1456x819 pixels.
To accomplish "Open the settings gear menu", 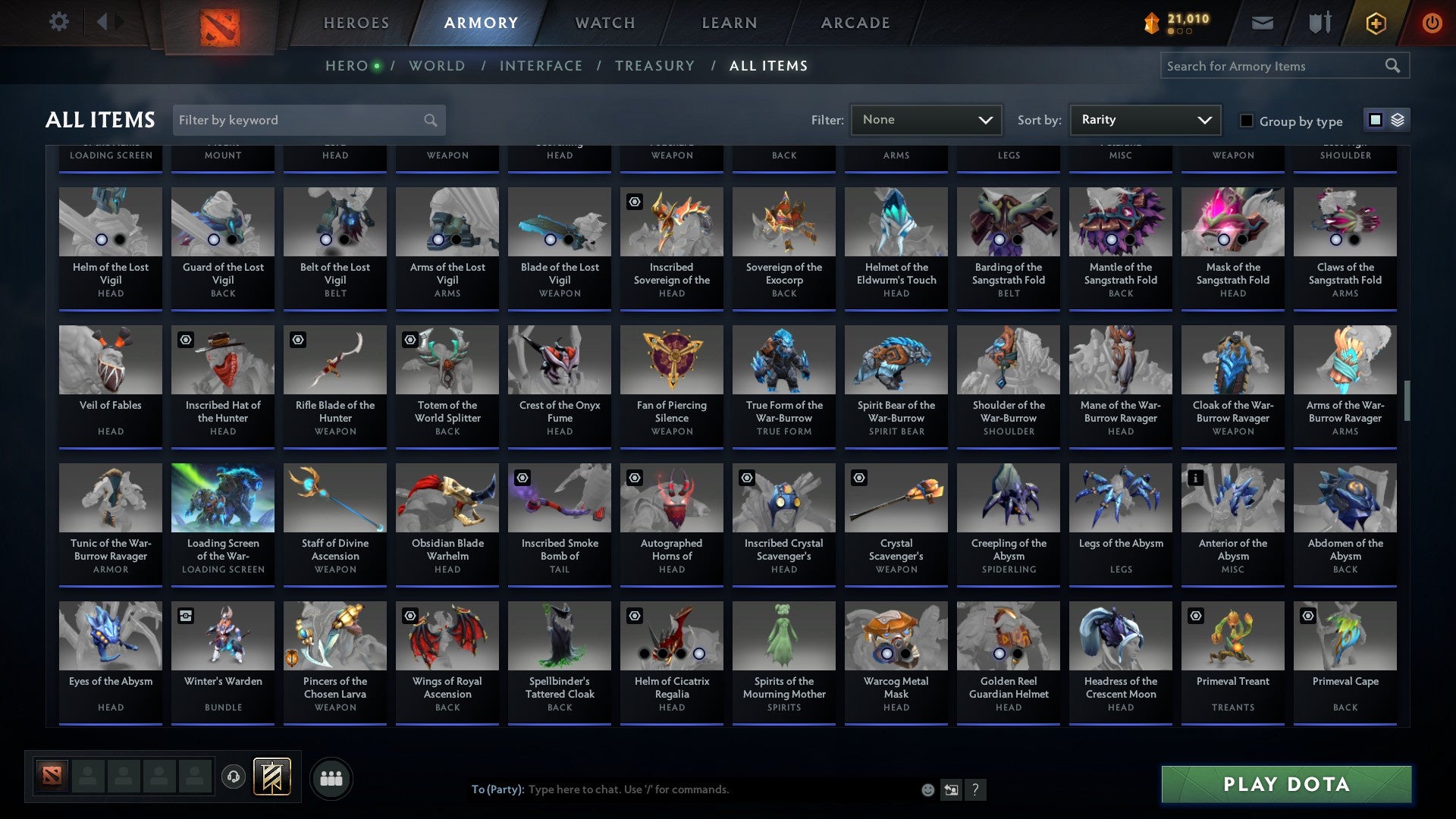I will [x=58, y=22].
